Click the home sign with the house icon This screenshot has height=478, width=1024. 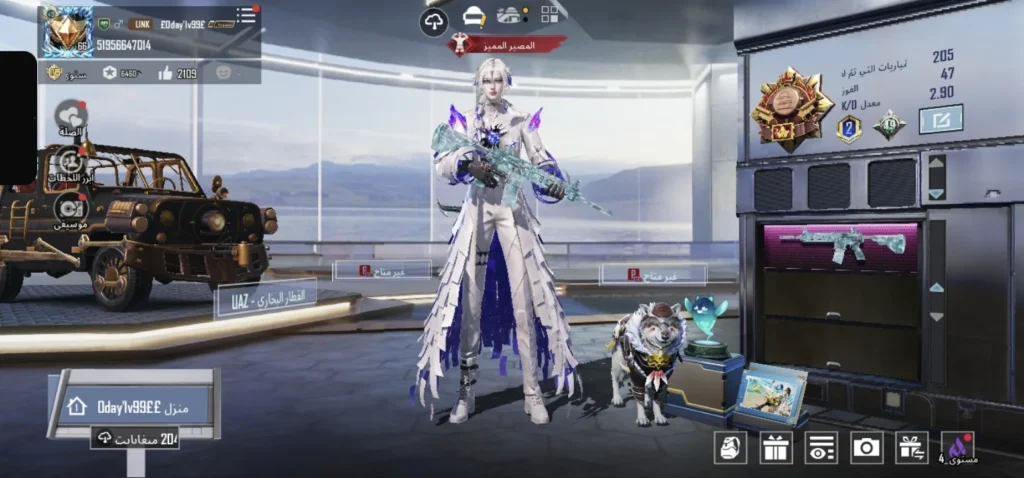[138, 406]
